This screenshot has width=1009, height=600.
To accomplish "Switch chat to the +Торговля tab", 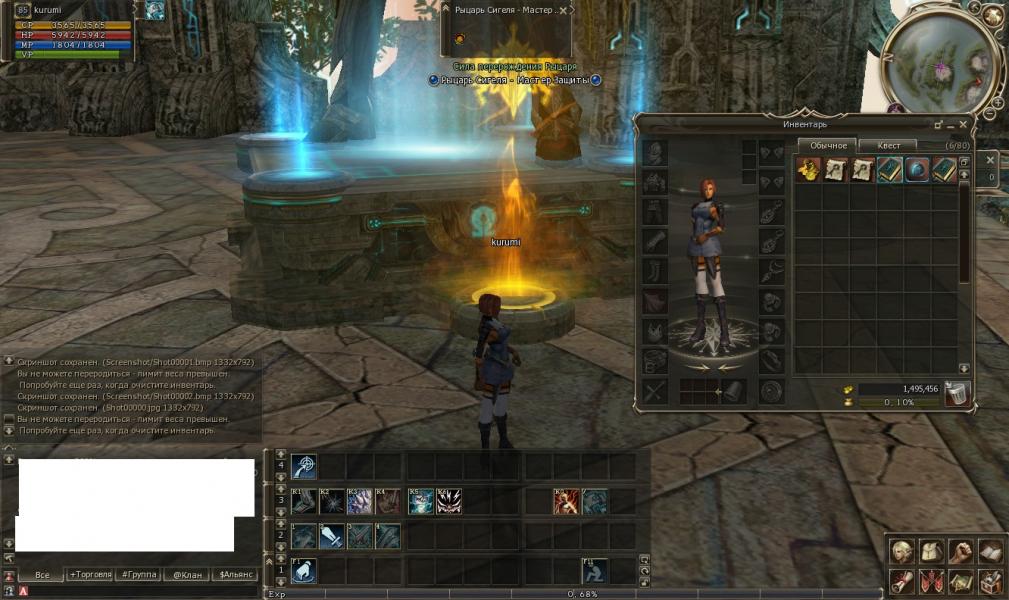I will [92, 575].
